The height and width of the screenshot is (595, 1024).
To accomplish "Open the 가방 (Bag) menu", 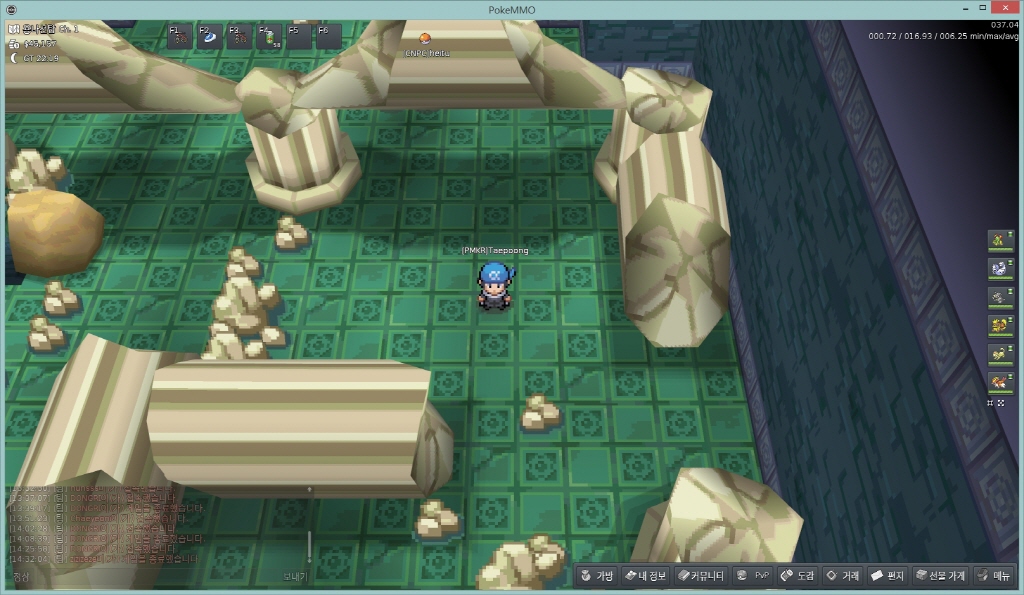I will (x=597, y=576).
